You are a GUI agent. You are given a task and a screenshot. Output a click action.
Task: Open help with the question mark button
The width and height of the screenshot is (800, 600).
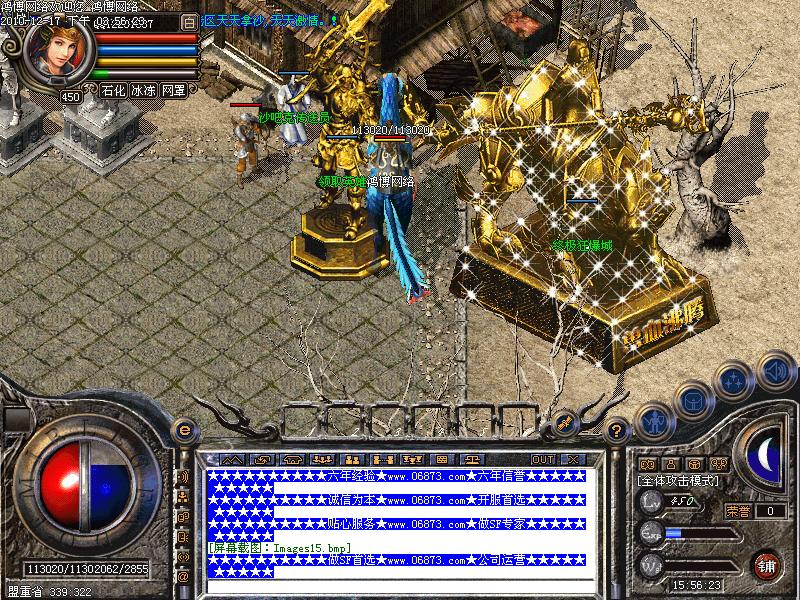tap(617, 431)
